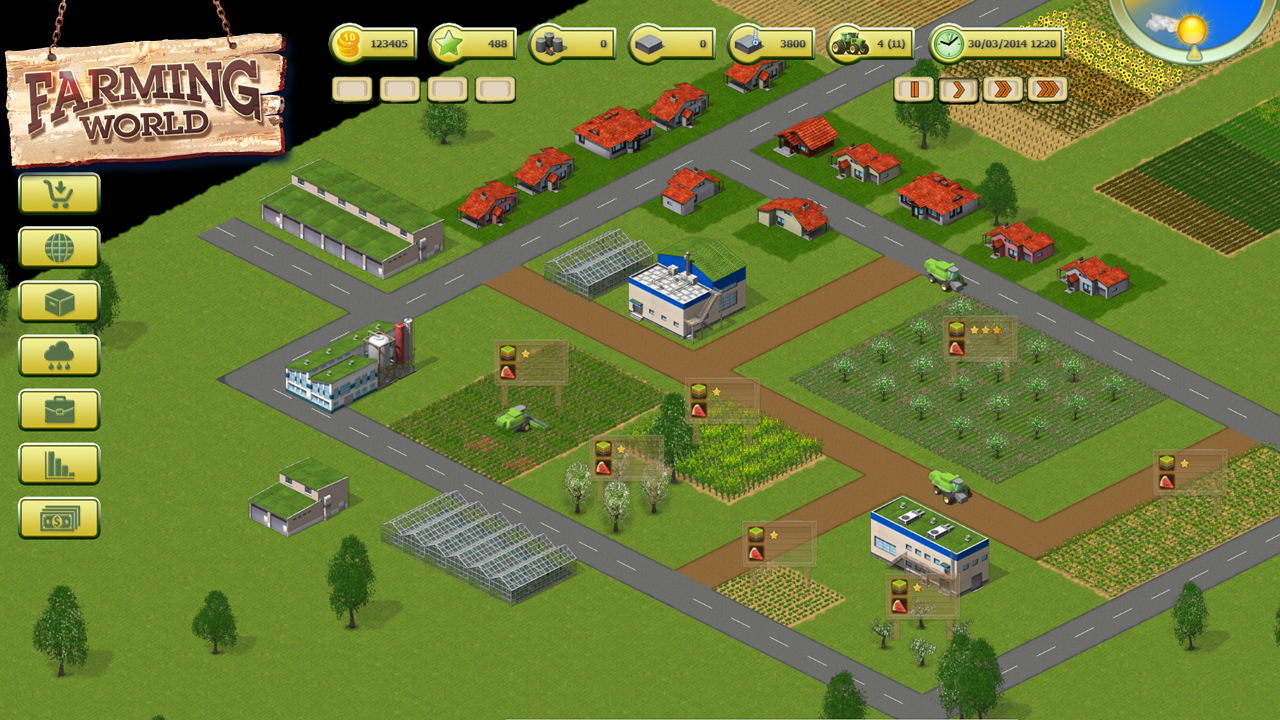Set game speed to double arrows
1280x720 pixels.
(x=1002, y=90)
